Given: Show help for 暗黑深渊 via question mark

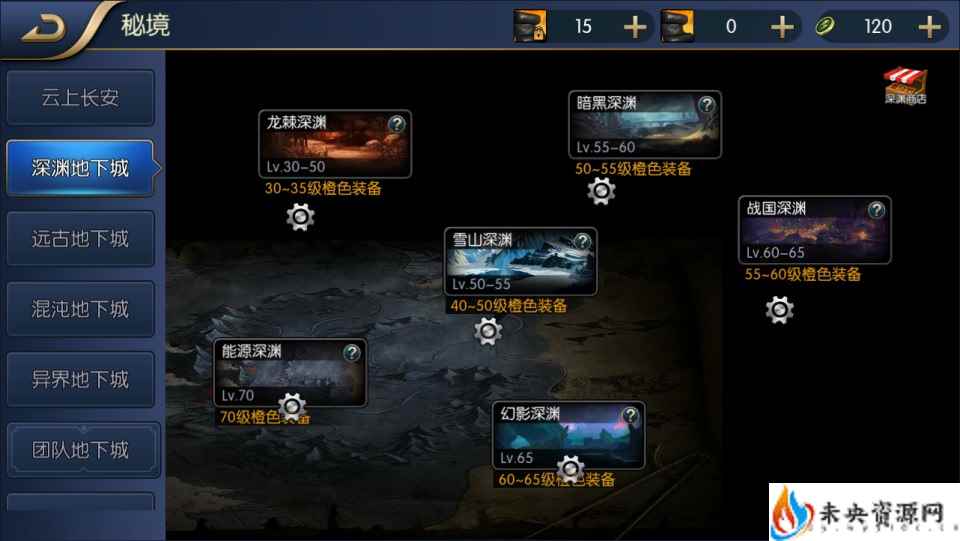Looking at the screenshot, I should coord(707,104).
